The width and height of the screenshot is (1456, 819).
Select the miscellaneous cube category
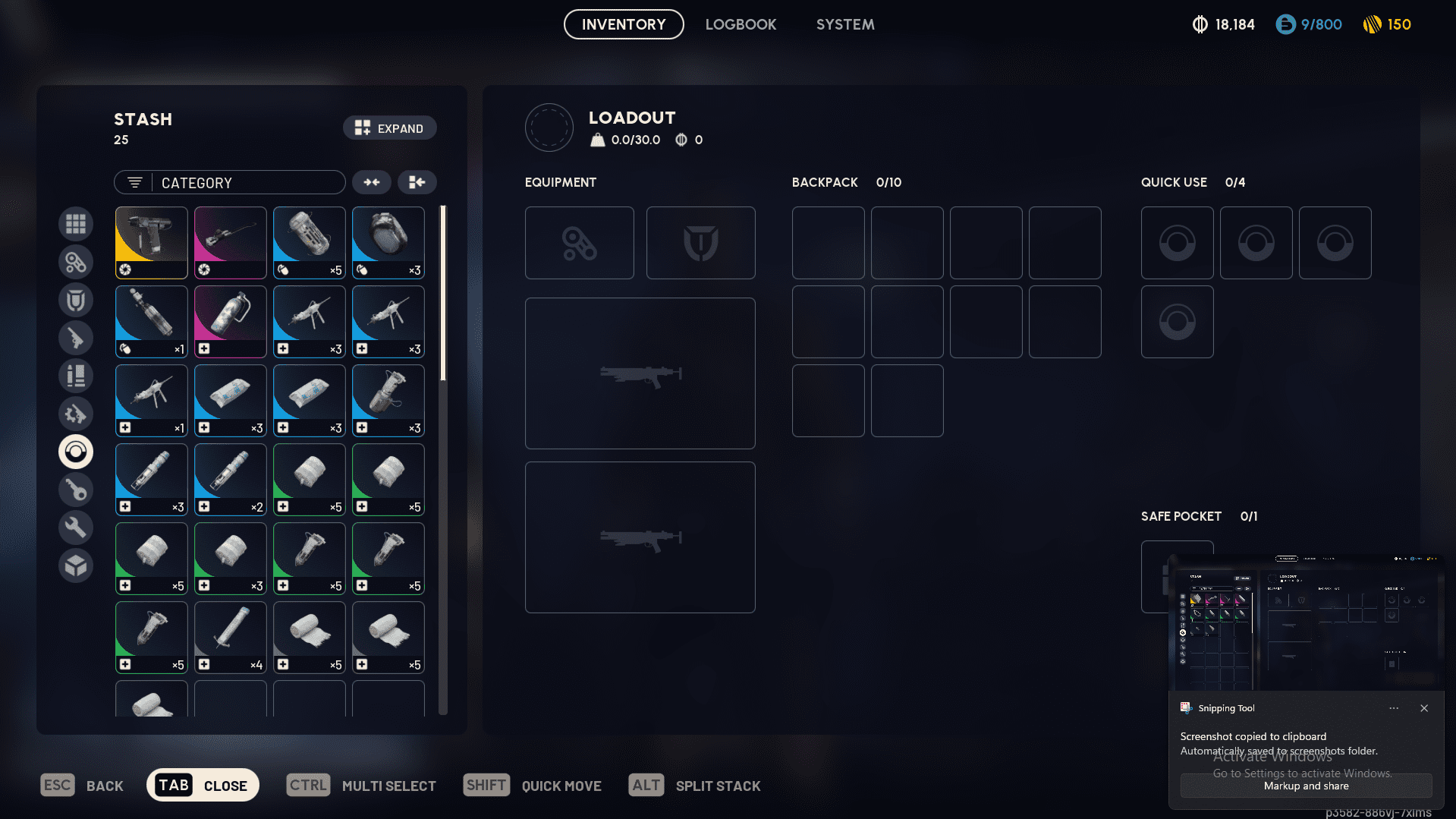76,565
